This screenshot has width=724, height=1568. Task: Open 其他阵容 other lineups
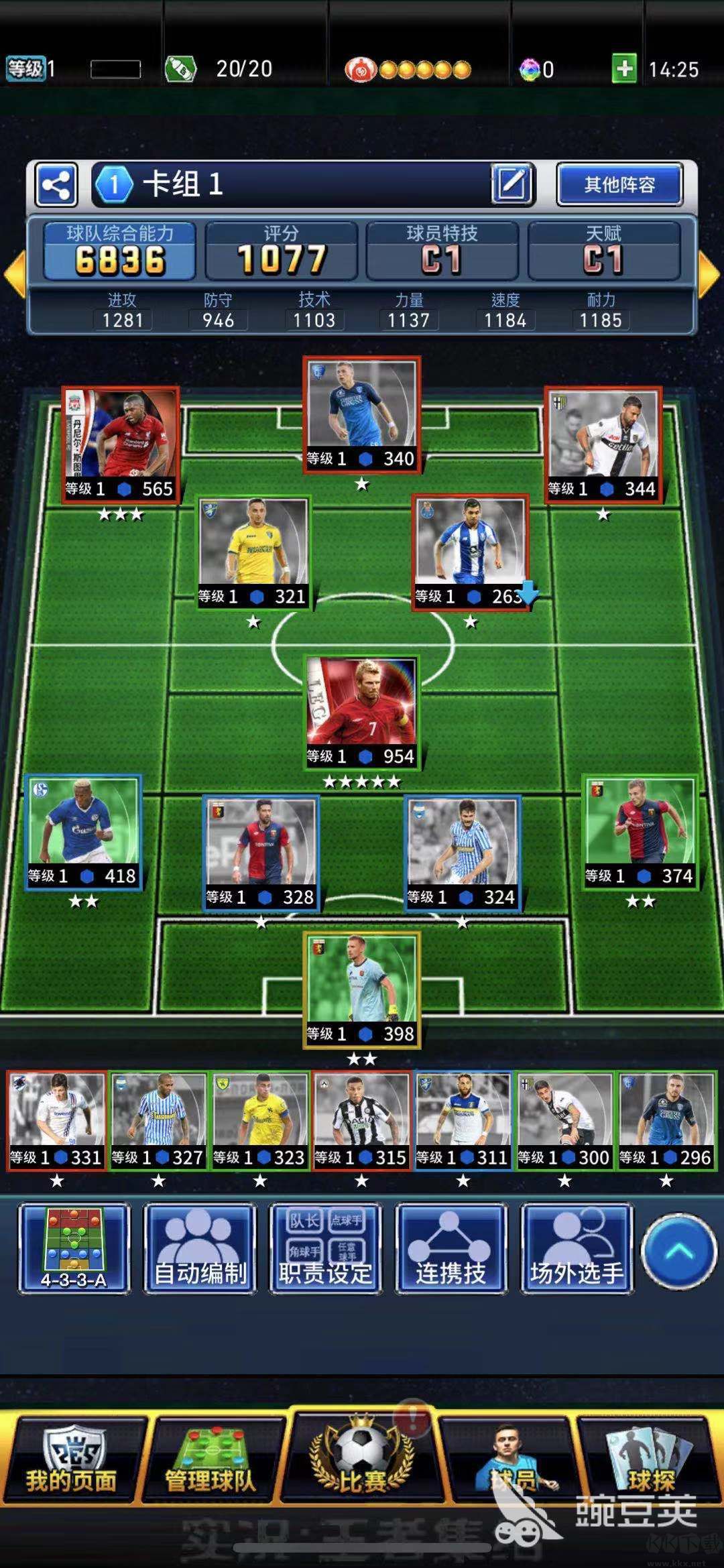[619, 184]
